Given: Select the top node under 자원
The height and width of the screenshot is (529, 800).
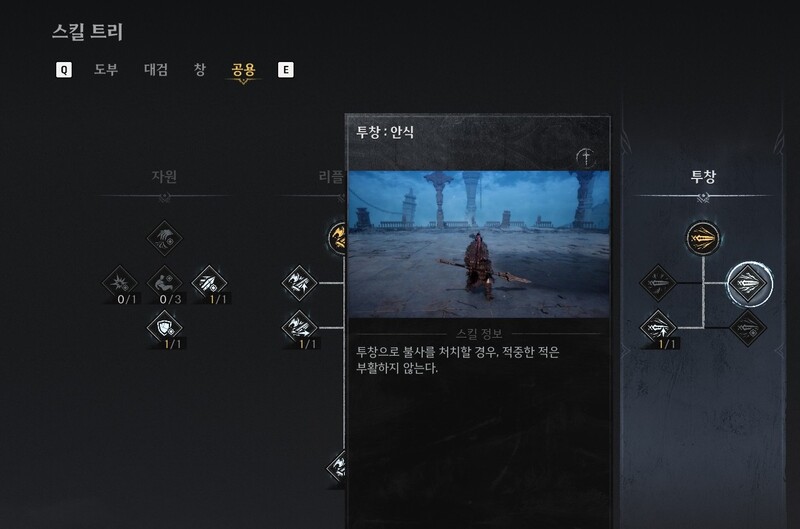Looking at the screenshot, I should [x=164, y=238].
